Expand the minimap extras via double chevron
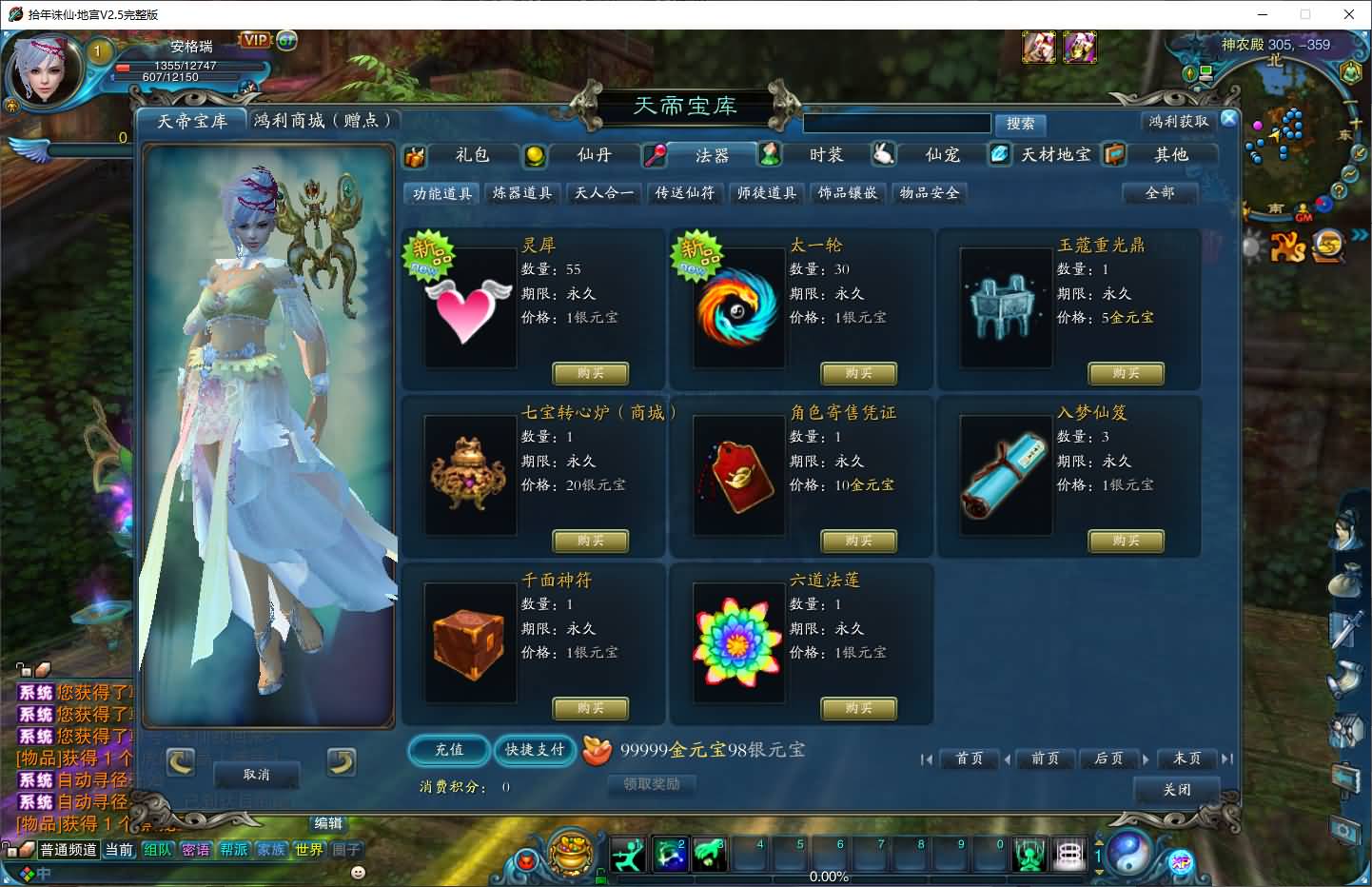 1360,236
